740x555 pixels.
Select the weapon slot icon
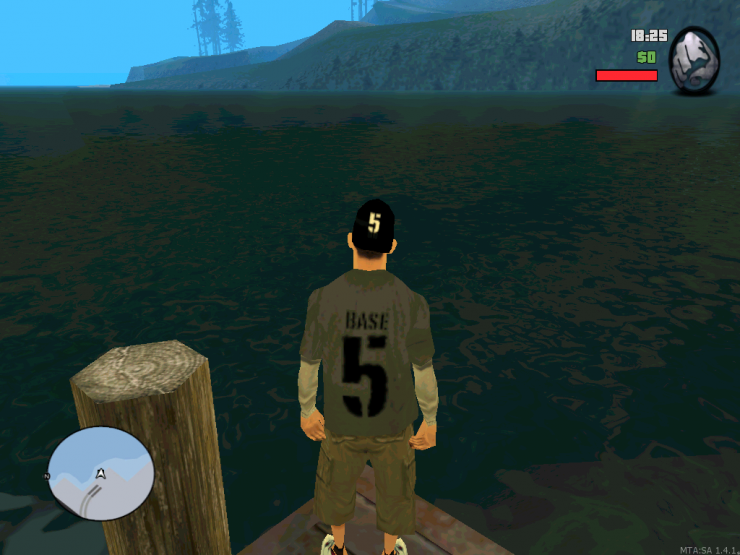click(693, 61)
